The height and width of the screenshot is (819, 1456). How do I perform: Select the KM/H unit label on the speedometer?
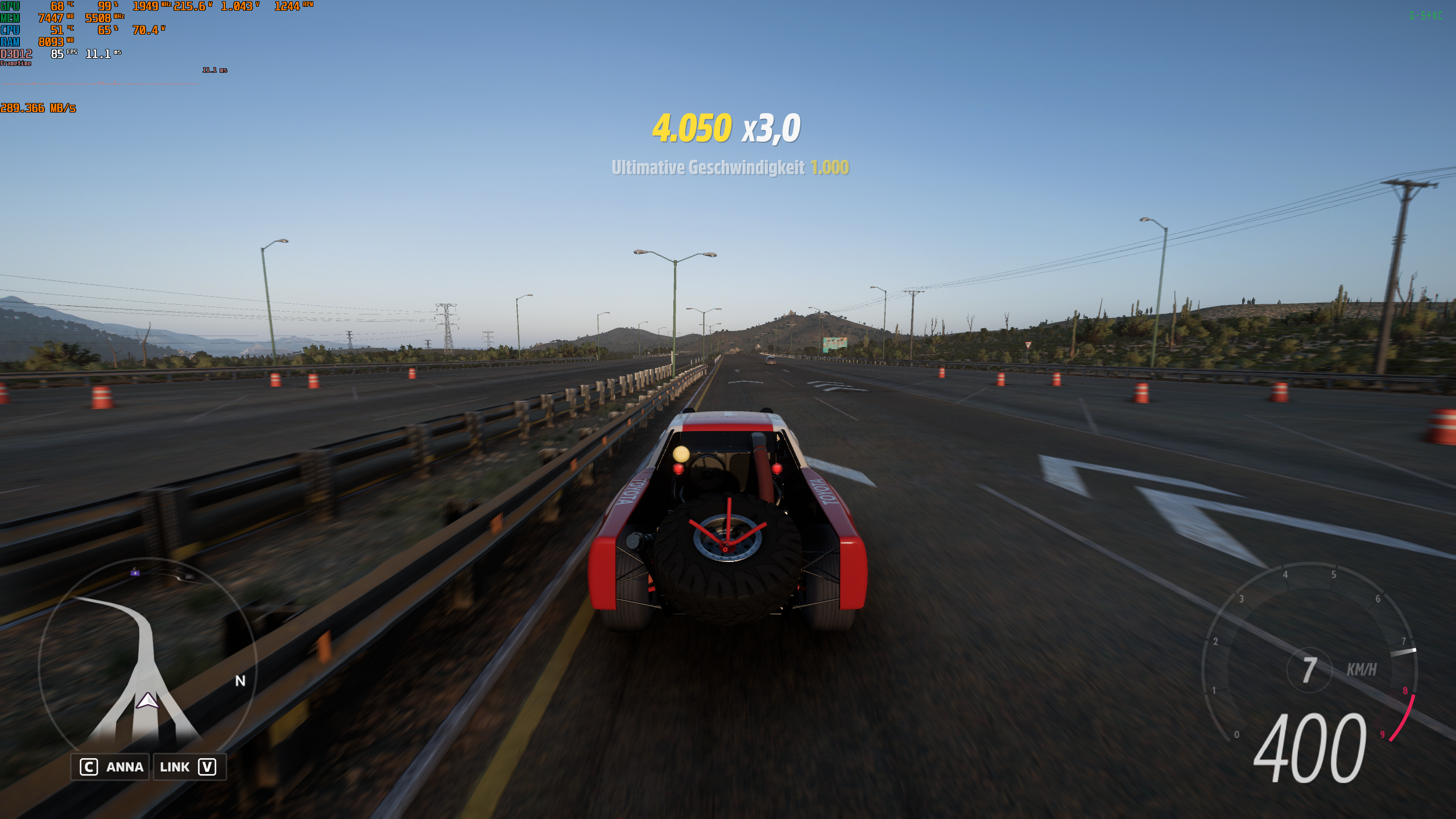pyautogui.click(x=1362, y=670)
